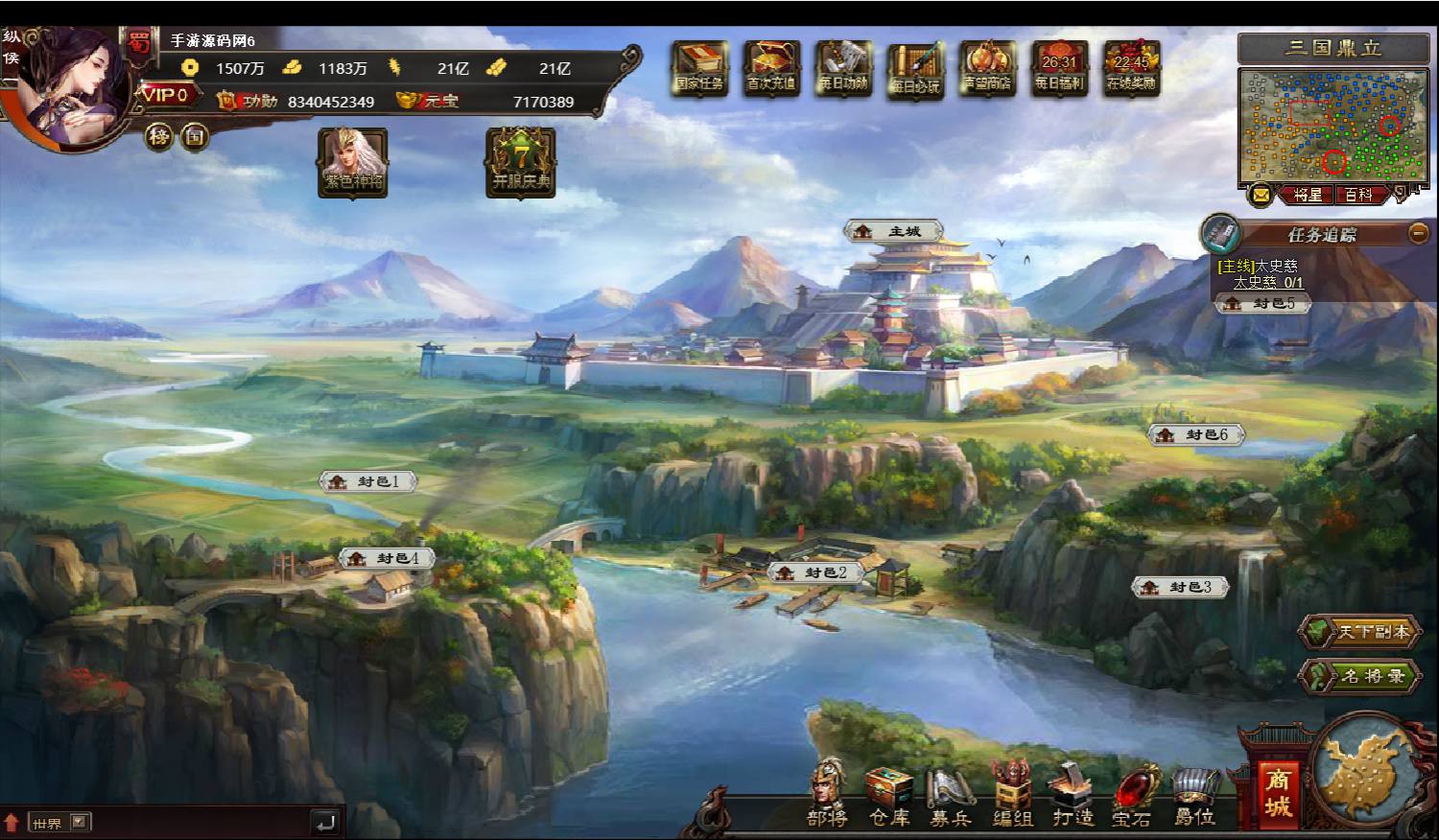The image size is (1439, 840).
Task: Open the 国家任务 national quest icon
Action: click(697, 68)
